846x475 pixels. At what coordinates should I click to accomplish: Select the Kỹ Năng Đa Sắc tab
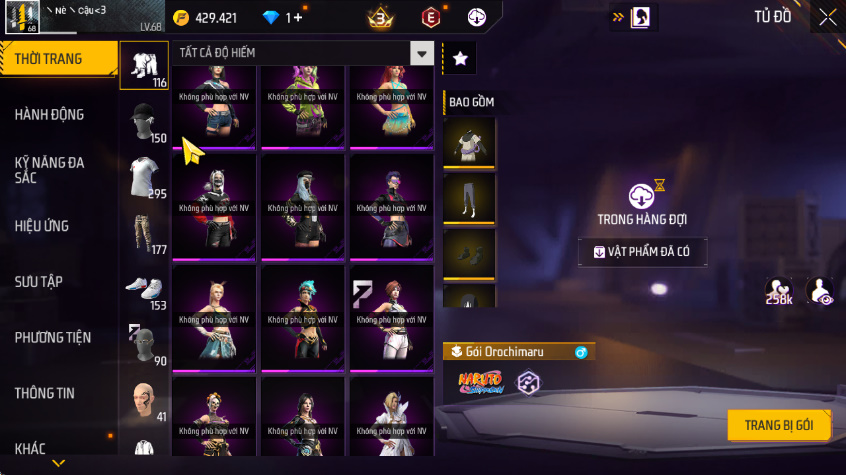point(50,169)
